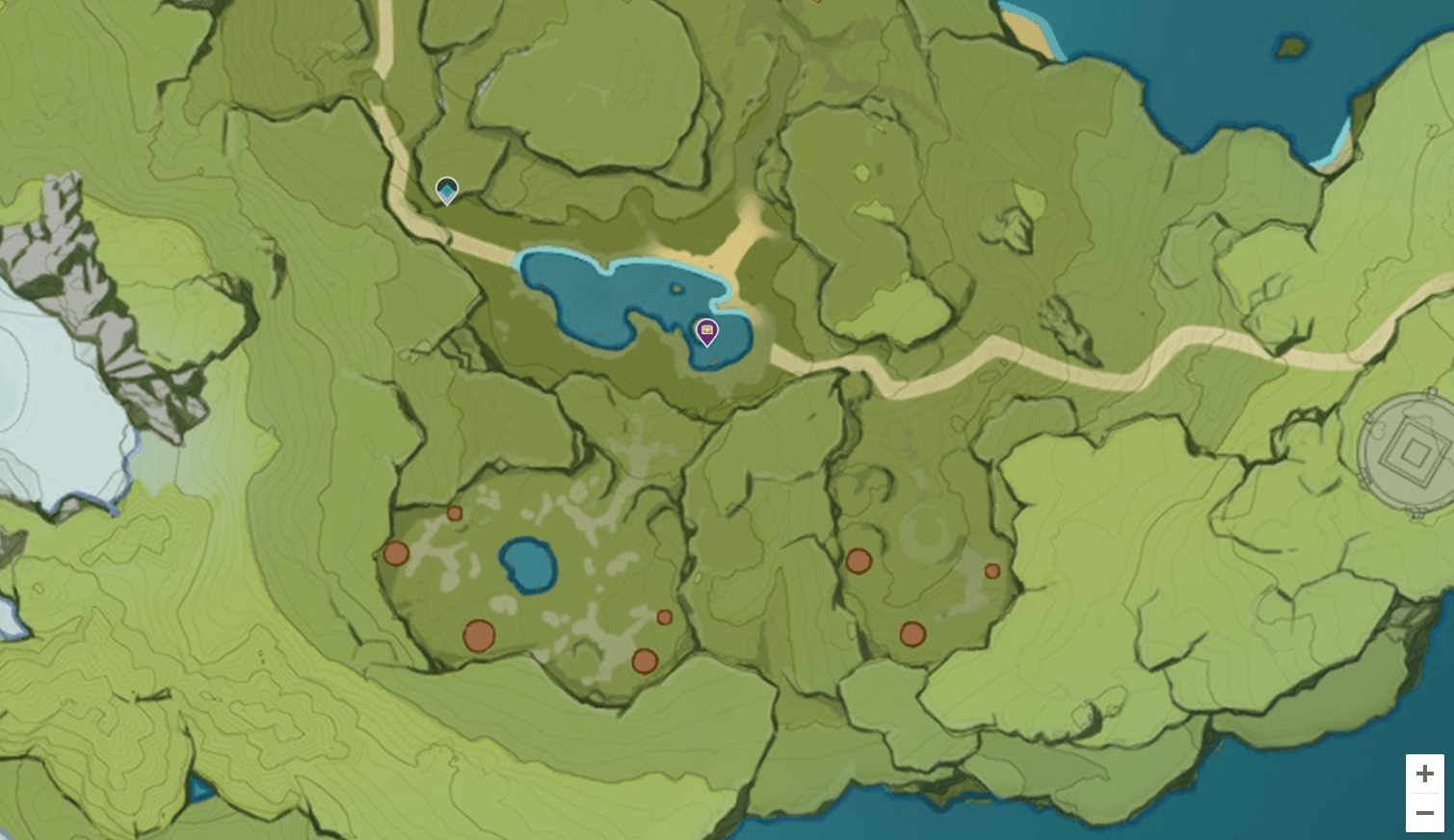Screen dimensions: 1454x840
Task: Open the purple chest marker on the lake island
Action: click(x=708, y=331)
